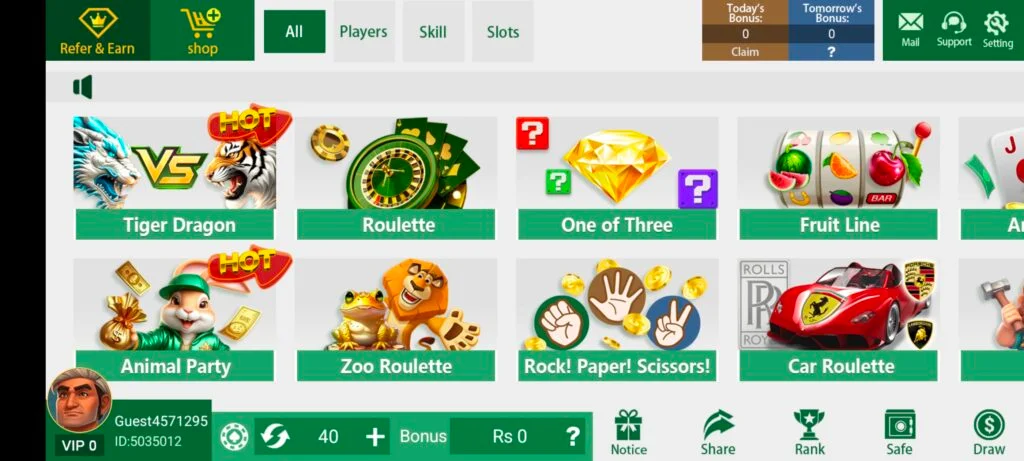Select the Zoo Roulette game

[397, 320]
